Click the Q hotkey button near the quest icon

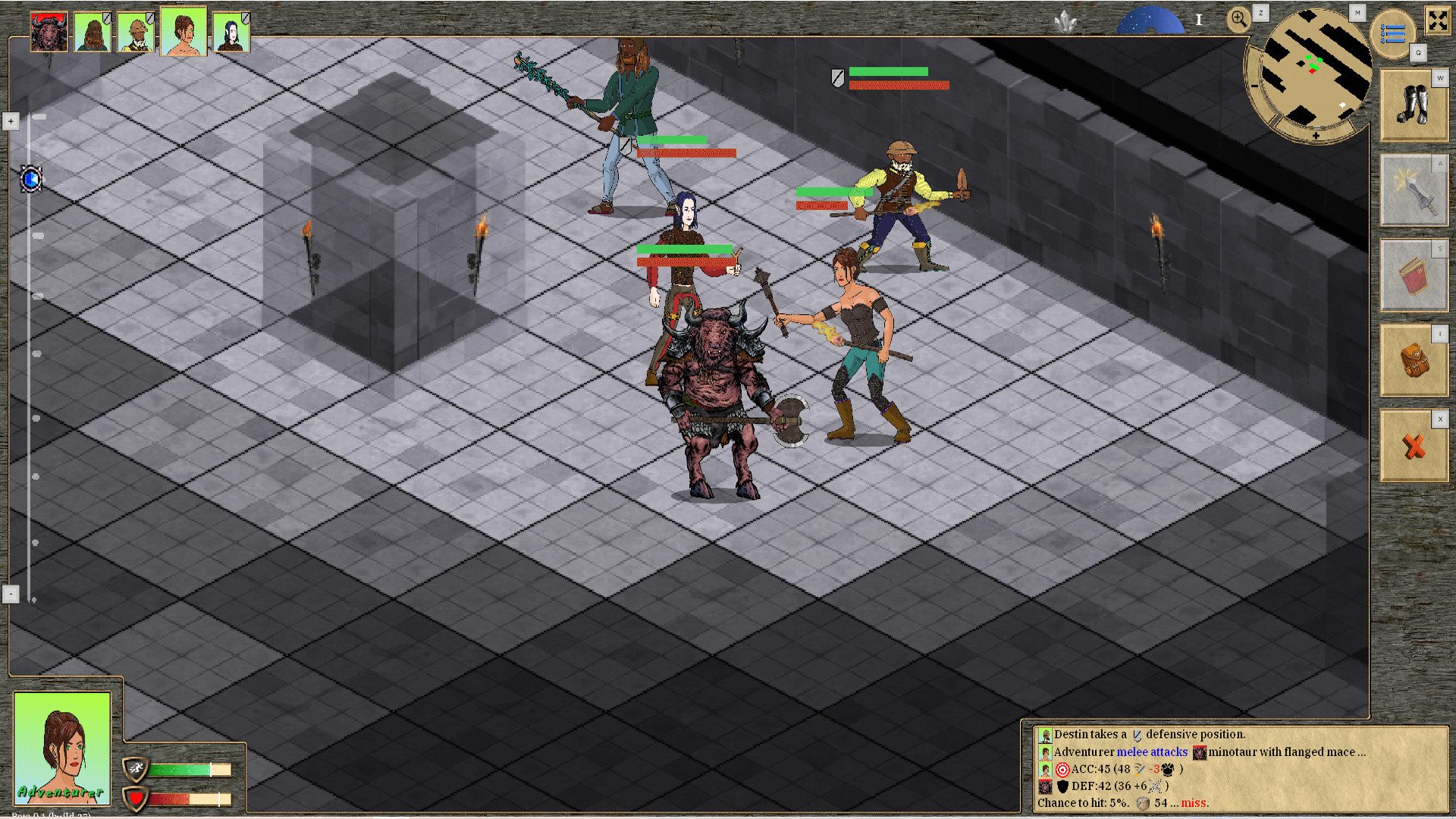pos(1420,53)
